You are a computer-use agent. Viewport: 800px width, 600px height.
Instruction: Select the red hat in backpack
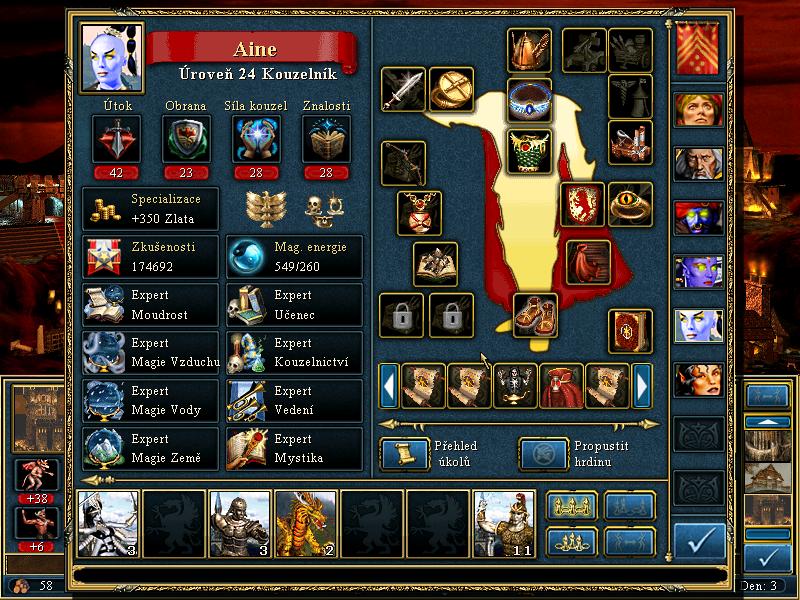click(x=561, y=385)
